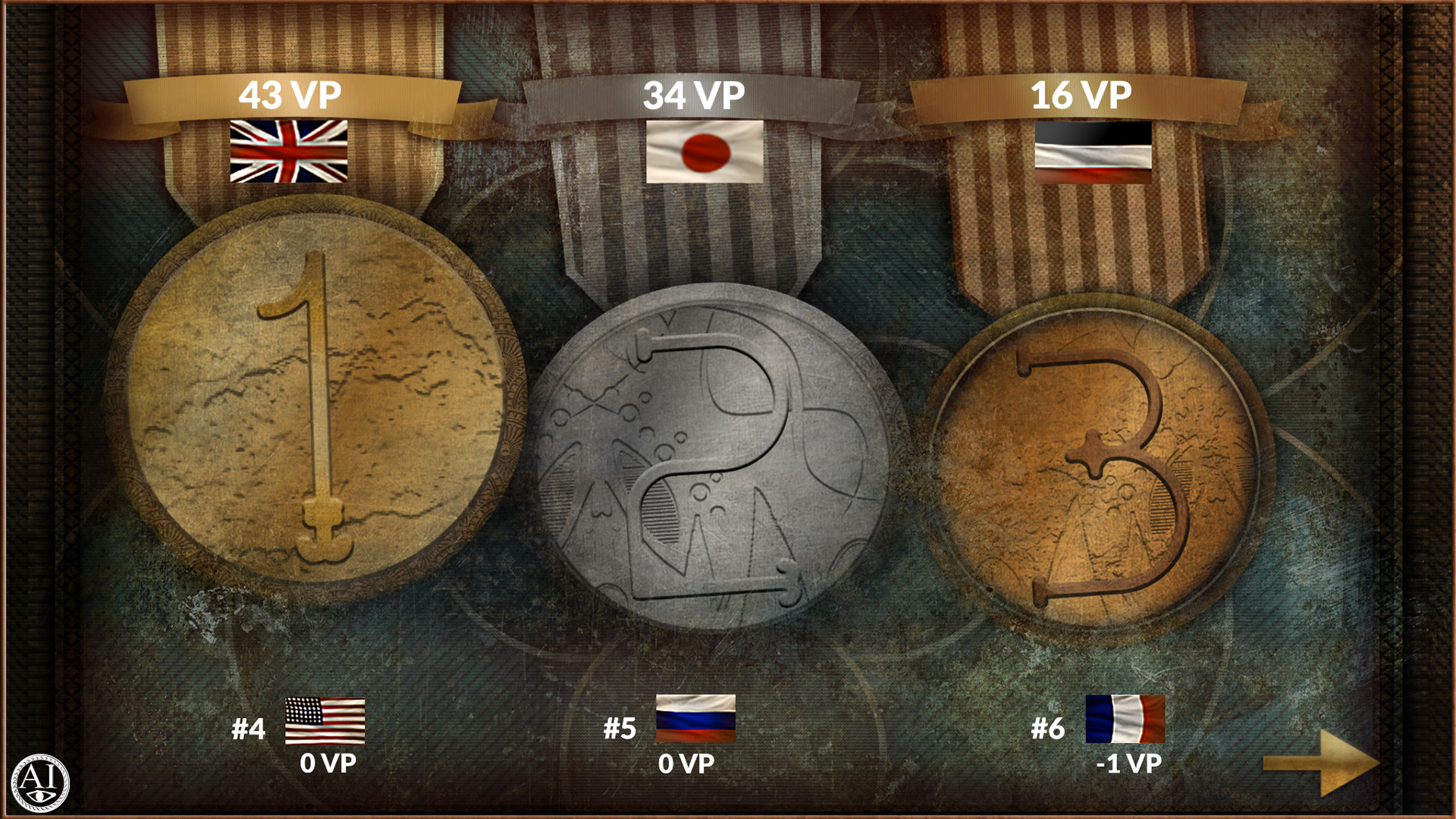The width and height of the screenshot is (1456, 819).
Task: Click the Japanese flag above the silver medal
Action: pos(705,152)
